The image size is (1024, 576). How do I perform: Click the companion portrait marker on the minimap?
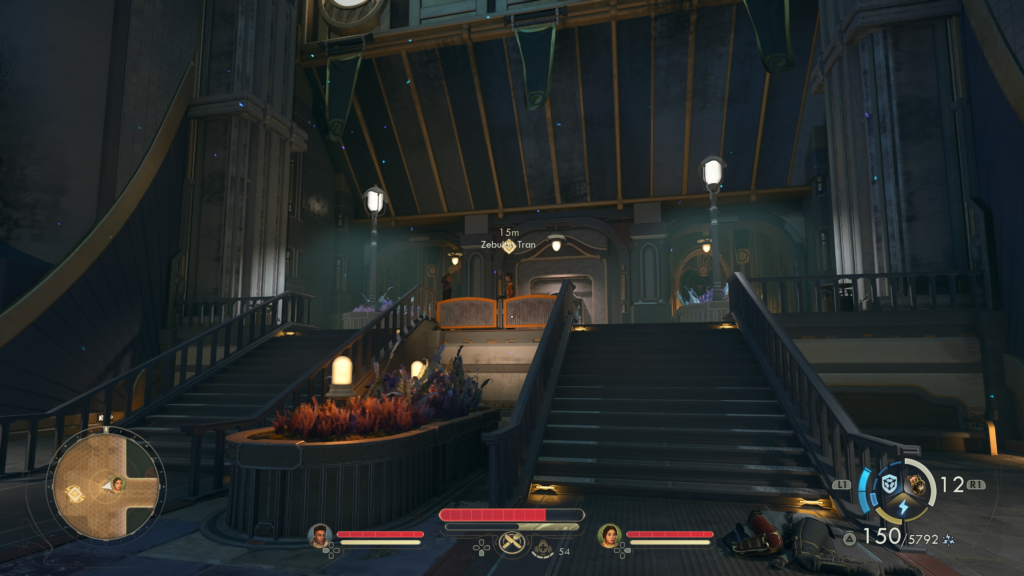[117, 484]
